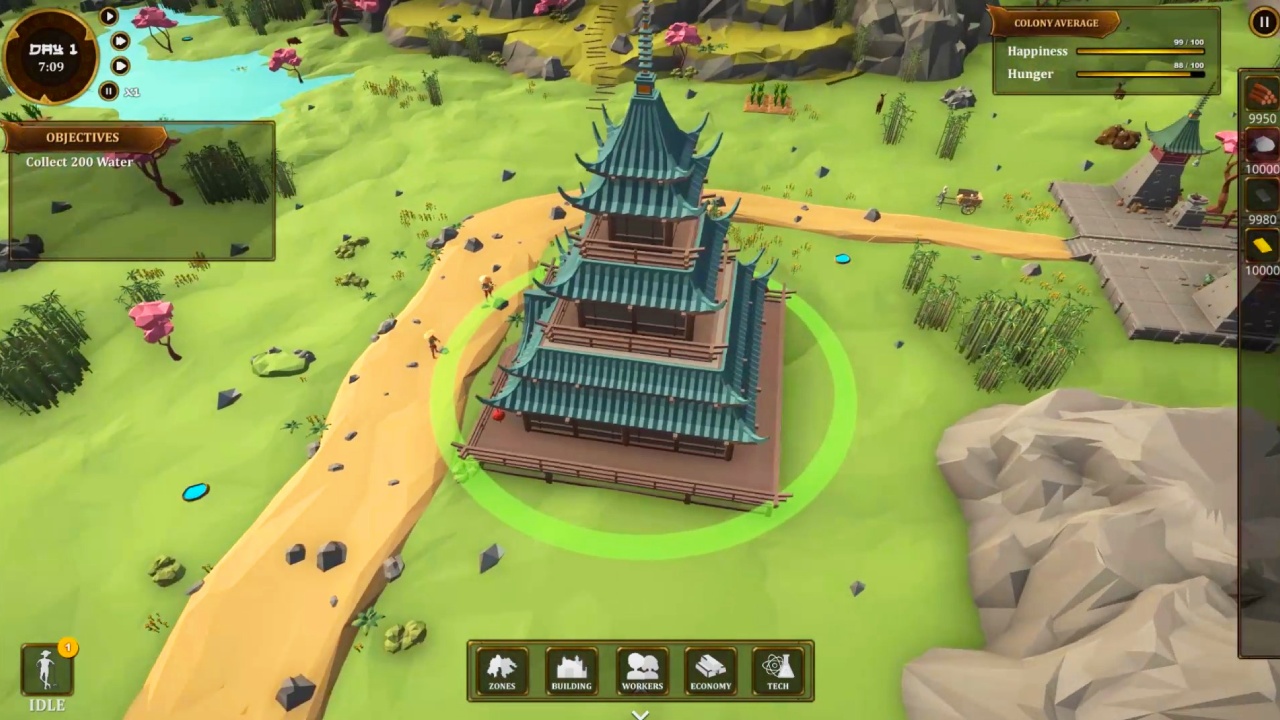Open the Tech research icon
This screenshot has height=720, width=1280.
click(778, 668)
